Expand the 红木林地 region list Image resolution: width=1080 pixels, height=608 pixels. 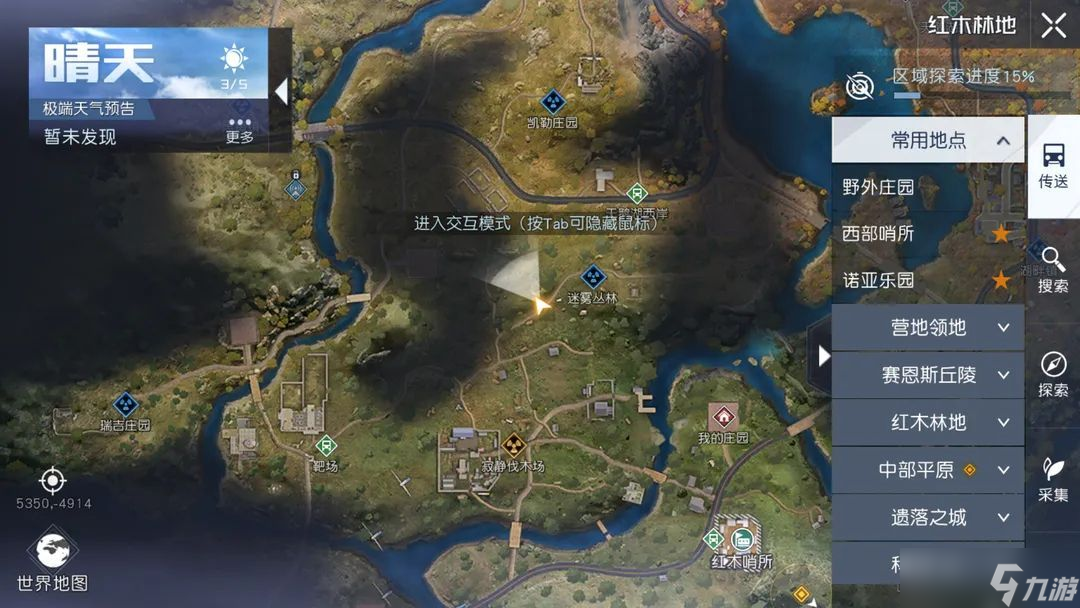point(928,422)
